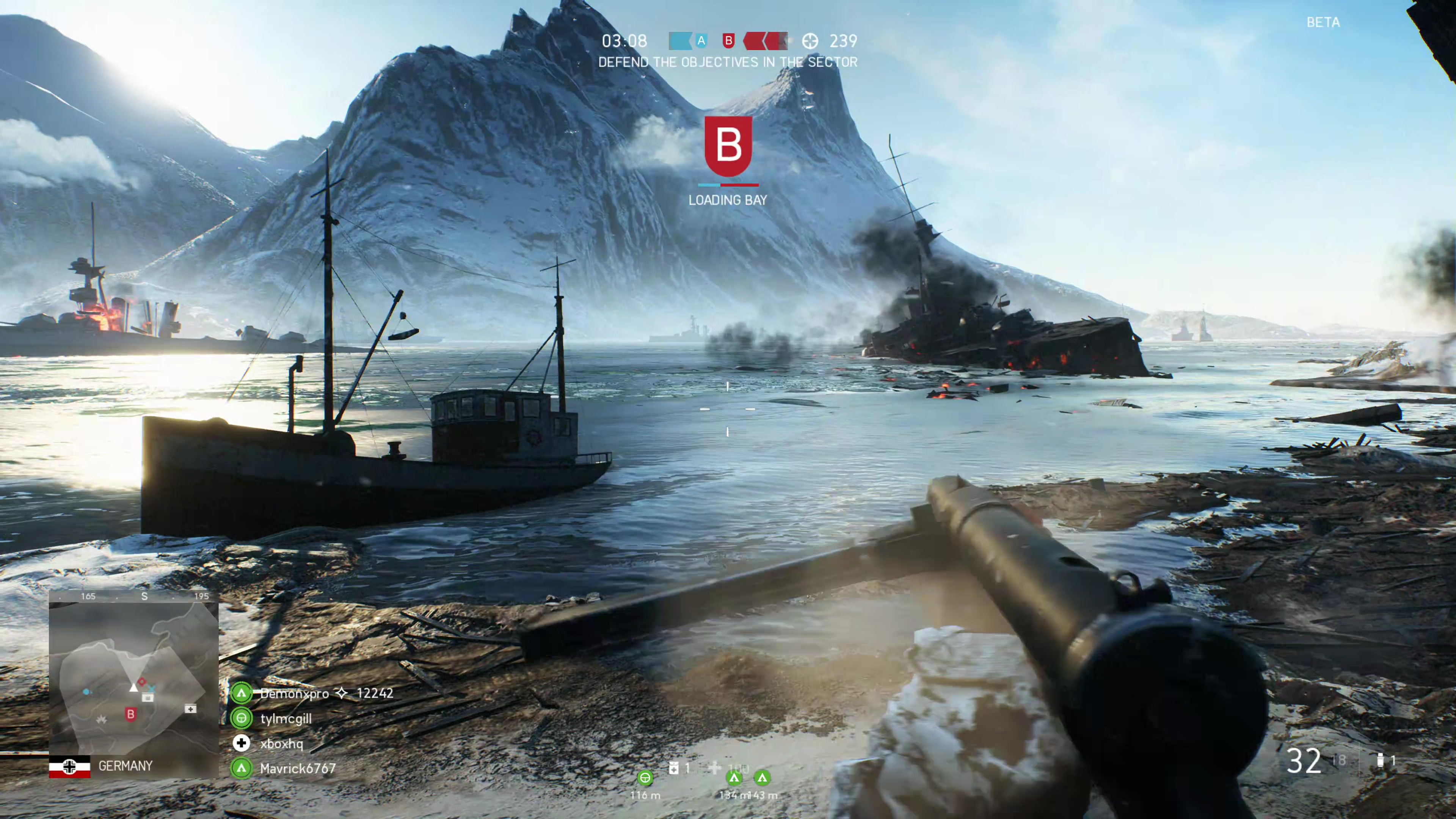The width and height of the screenshot is (1456, 819).
Task: Select squad member Demonxpro
Action: (295, 693)
